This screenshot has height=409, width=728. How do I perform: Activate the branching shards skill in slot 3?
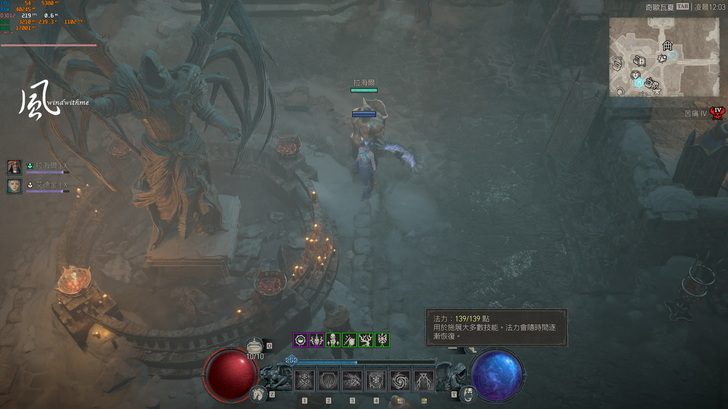pyautogui.click(x=351, y=380)
